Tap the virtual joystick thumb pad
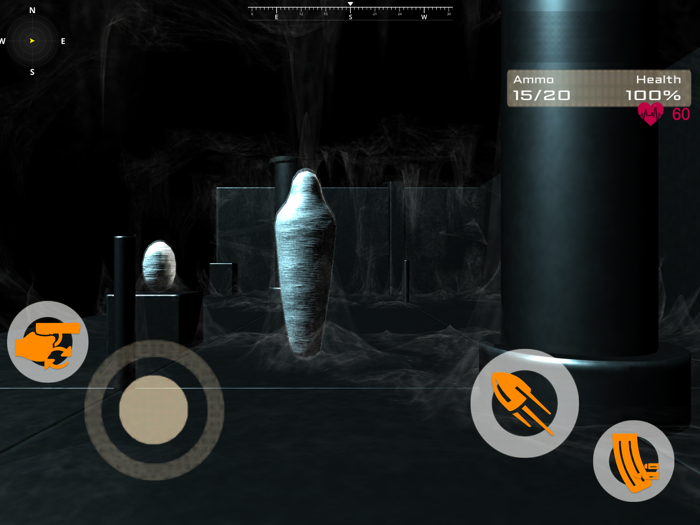 point(154,409)
